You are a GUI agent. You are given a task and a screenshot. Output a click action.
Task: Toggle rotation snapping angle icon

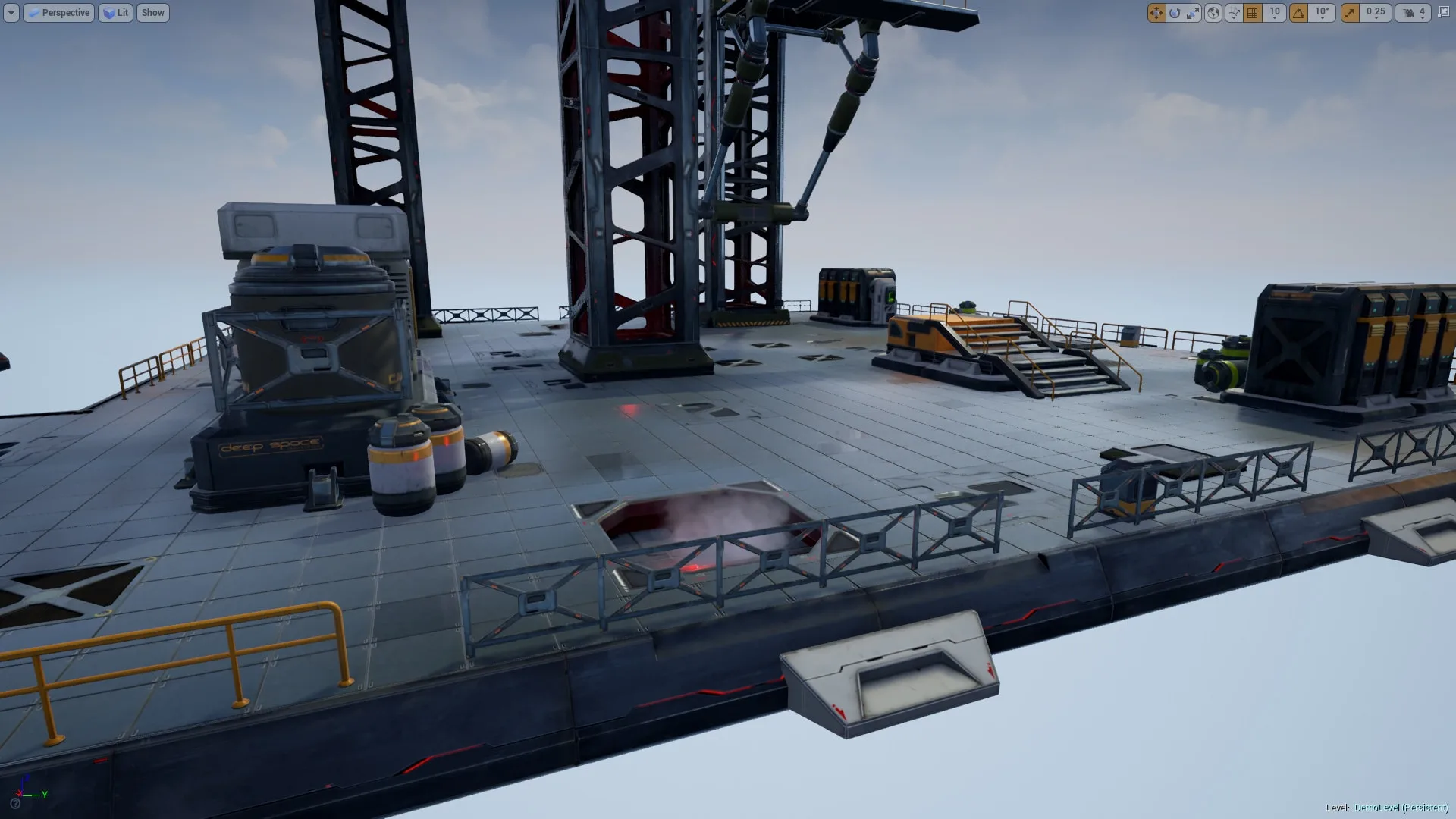coord(1298,13)
